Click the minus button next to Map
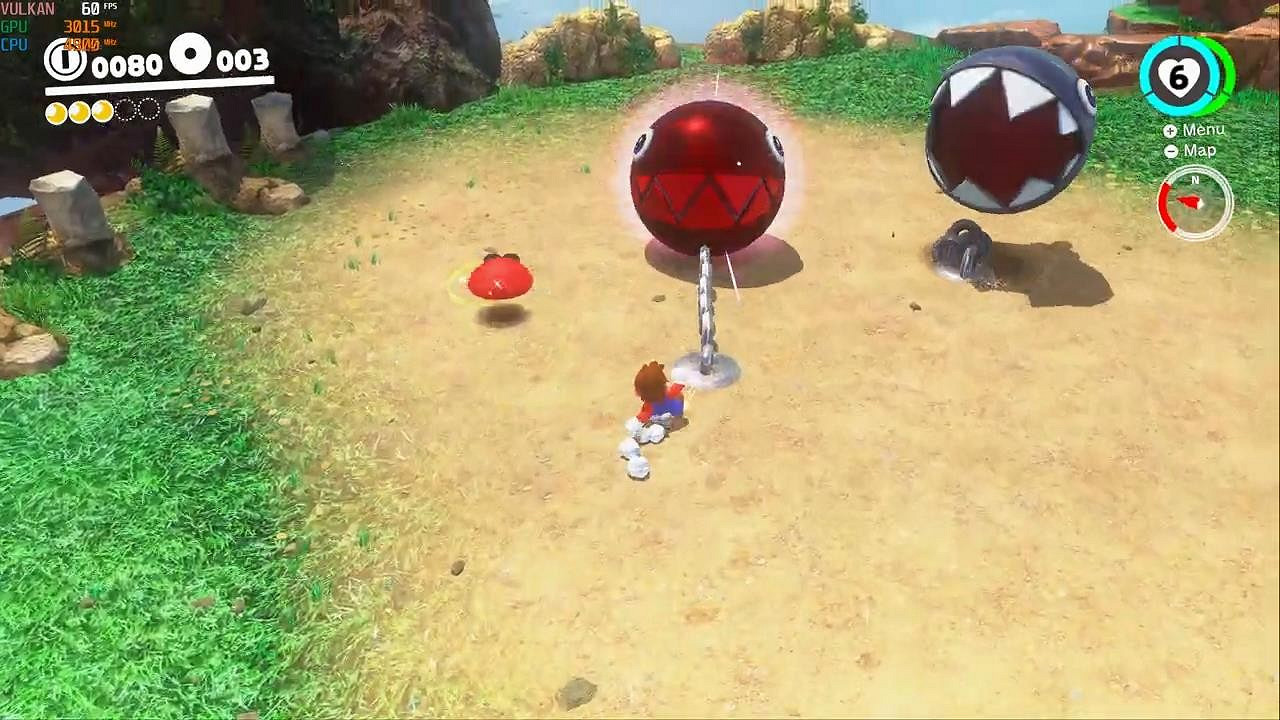 [1171, 151]
